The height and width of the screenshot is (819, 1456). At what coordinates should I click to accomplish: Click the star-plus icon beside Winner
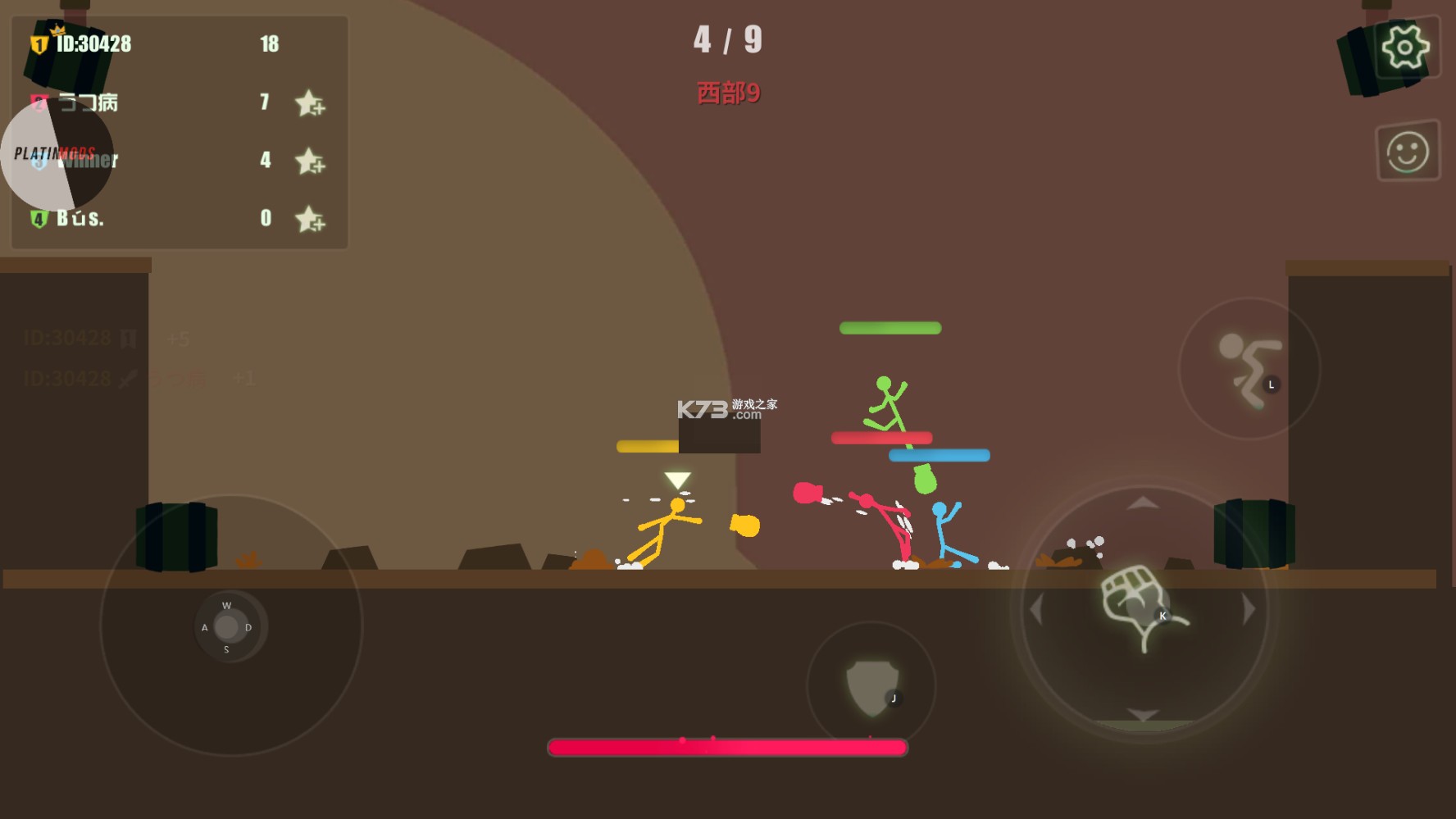click(310, 161)
